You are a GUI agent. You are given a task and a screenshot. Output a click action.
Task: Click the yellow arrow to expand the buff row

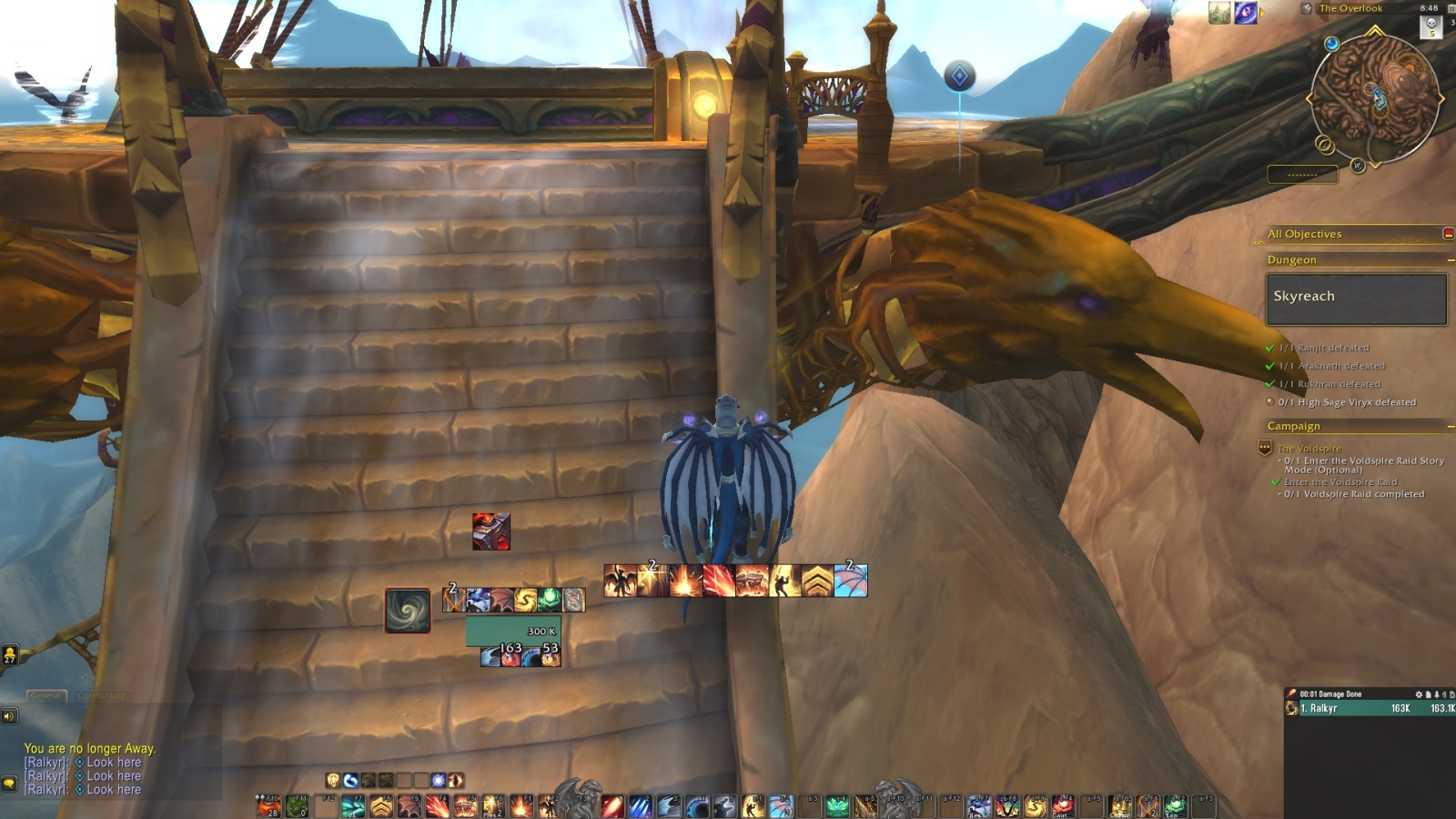pyautogui.click(x=1261, y=13)
